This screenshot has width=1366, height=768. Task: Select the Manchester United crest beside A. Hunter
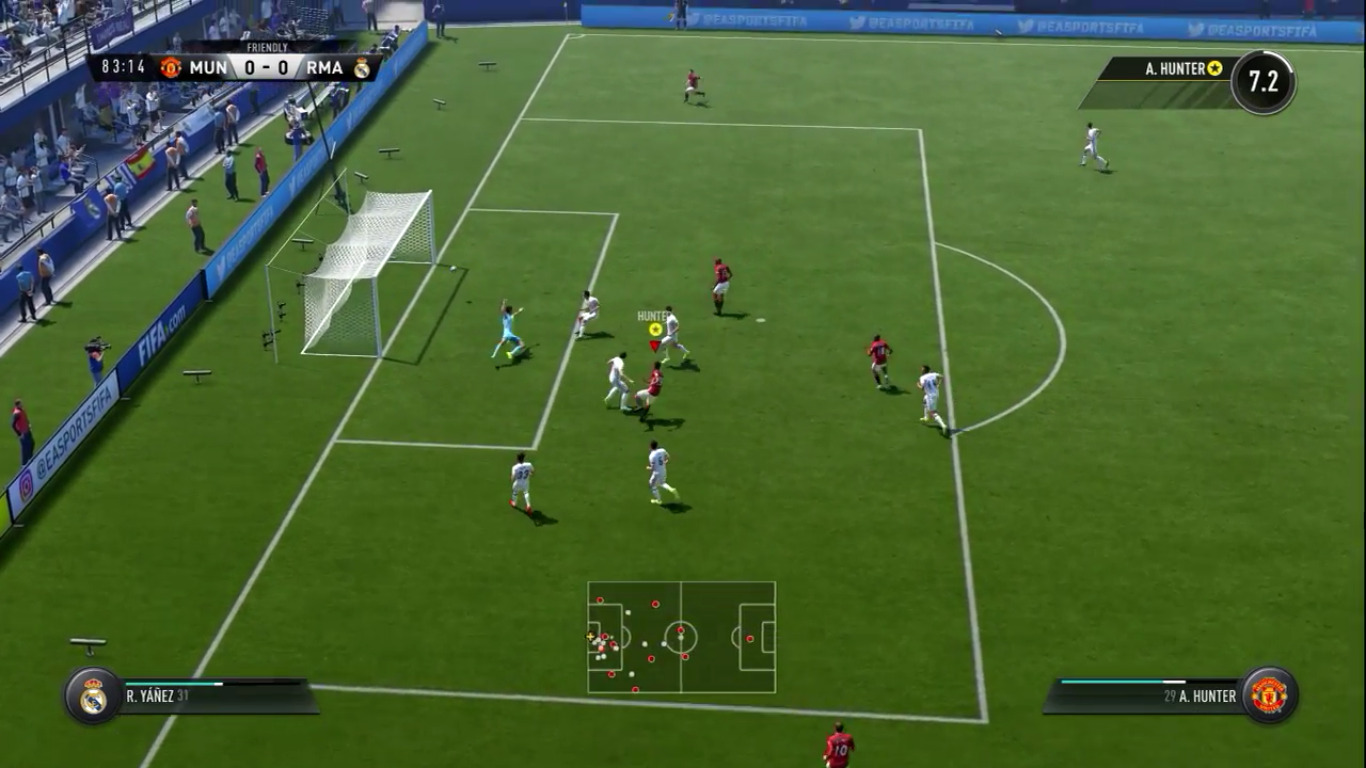pos(1269,695)
